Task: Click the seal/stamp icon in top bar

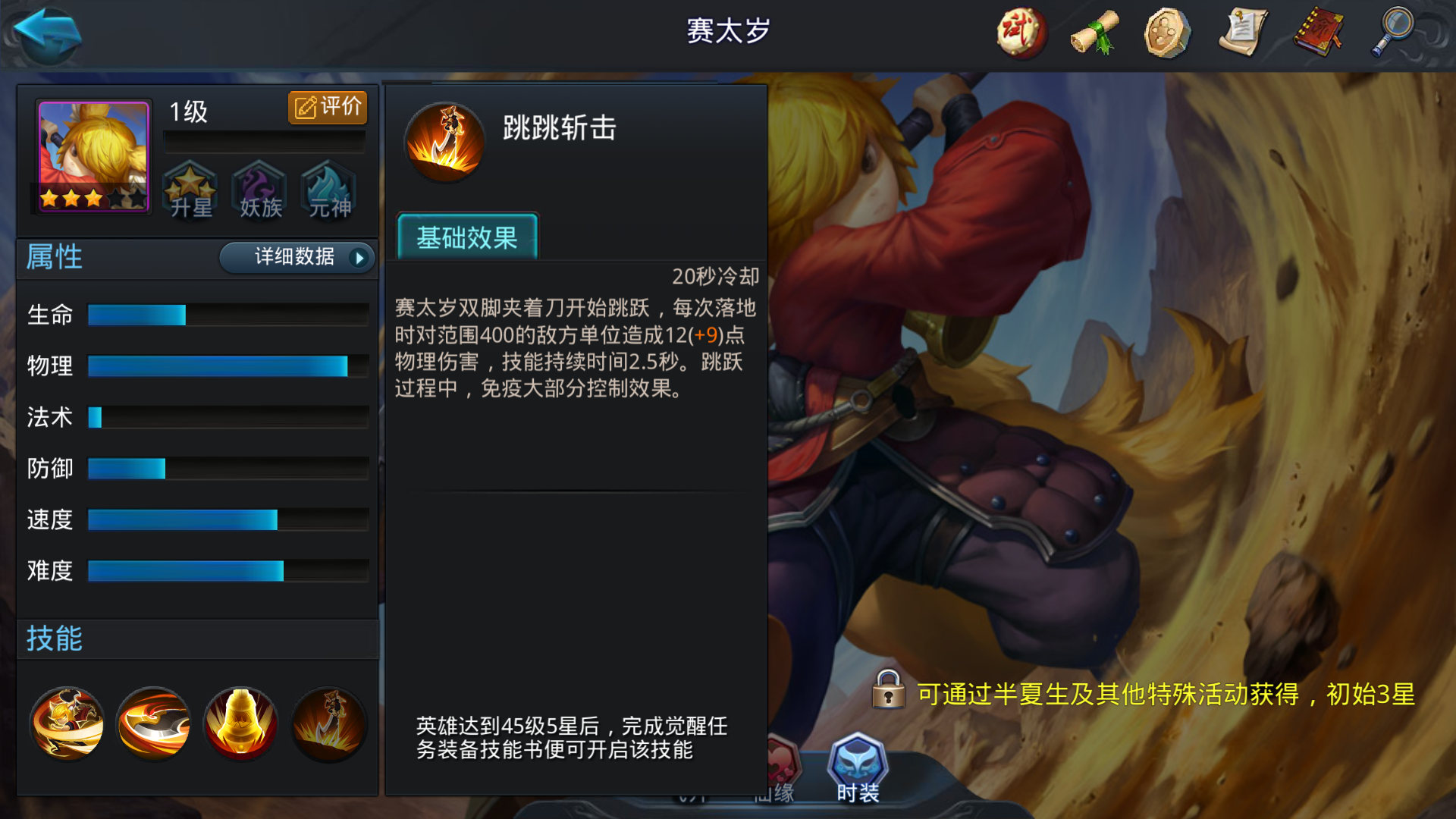Action: [x=1166, y=34]
